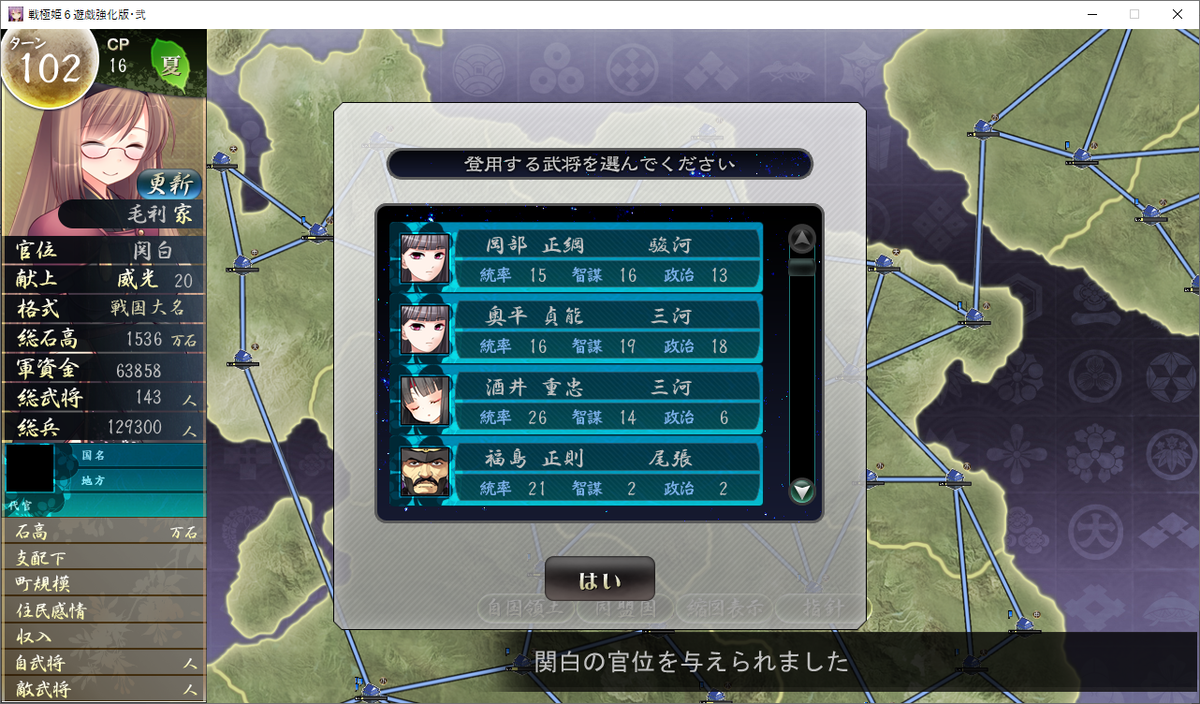Image resolution: width=1200 pixels, height=704 pixels.
Task: Minimize the game window
Action: 1087,14
